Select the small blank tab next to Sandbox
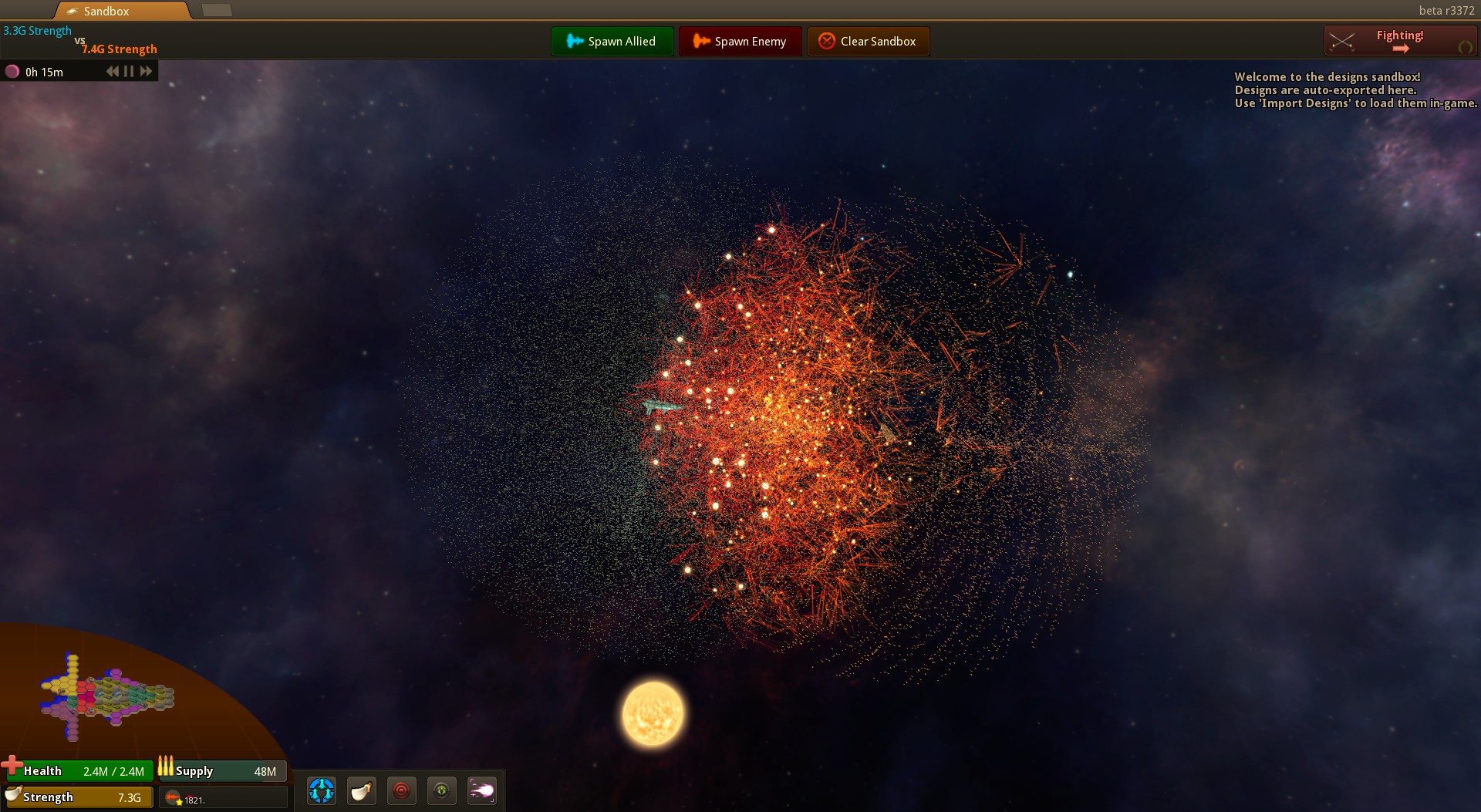 [218, 11]
